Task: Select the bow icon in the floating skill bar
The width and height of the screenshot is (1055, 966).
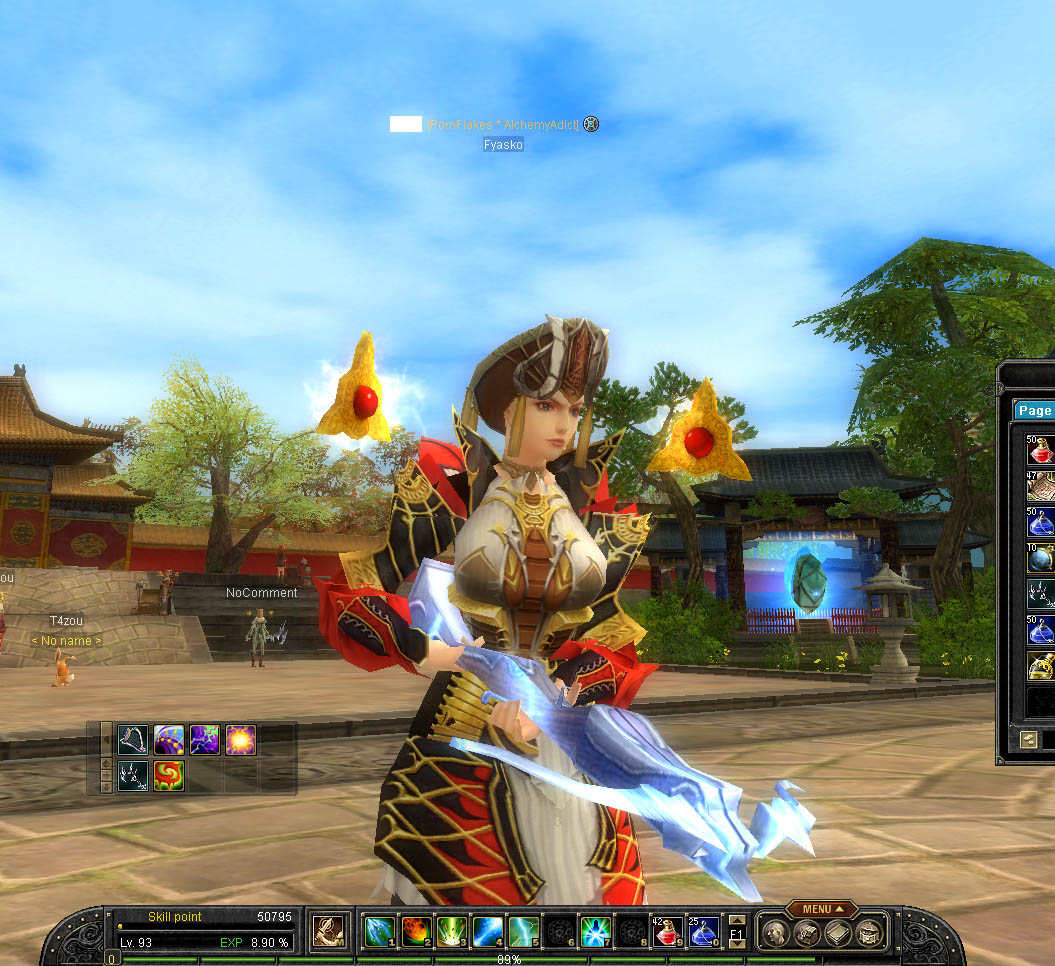Action: click(x=133, y=740)
